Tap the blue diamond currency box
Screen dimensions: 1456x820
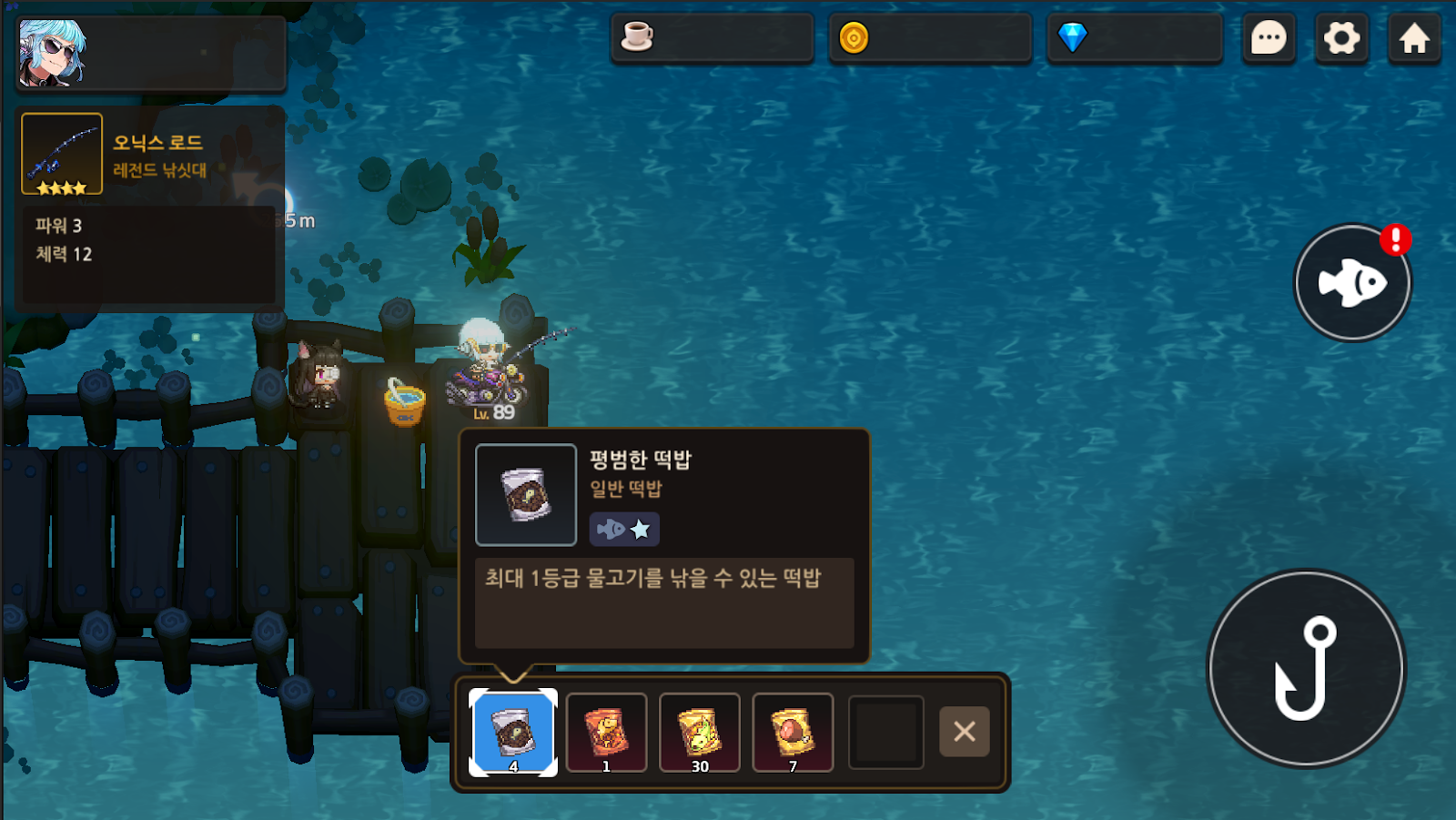1134,38
